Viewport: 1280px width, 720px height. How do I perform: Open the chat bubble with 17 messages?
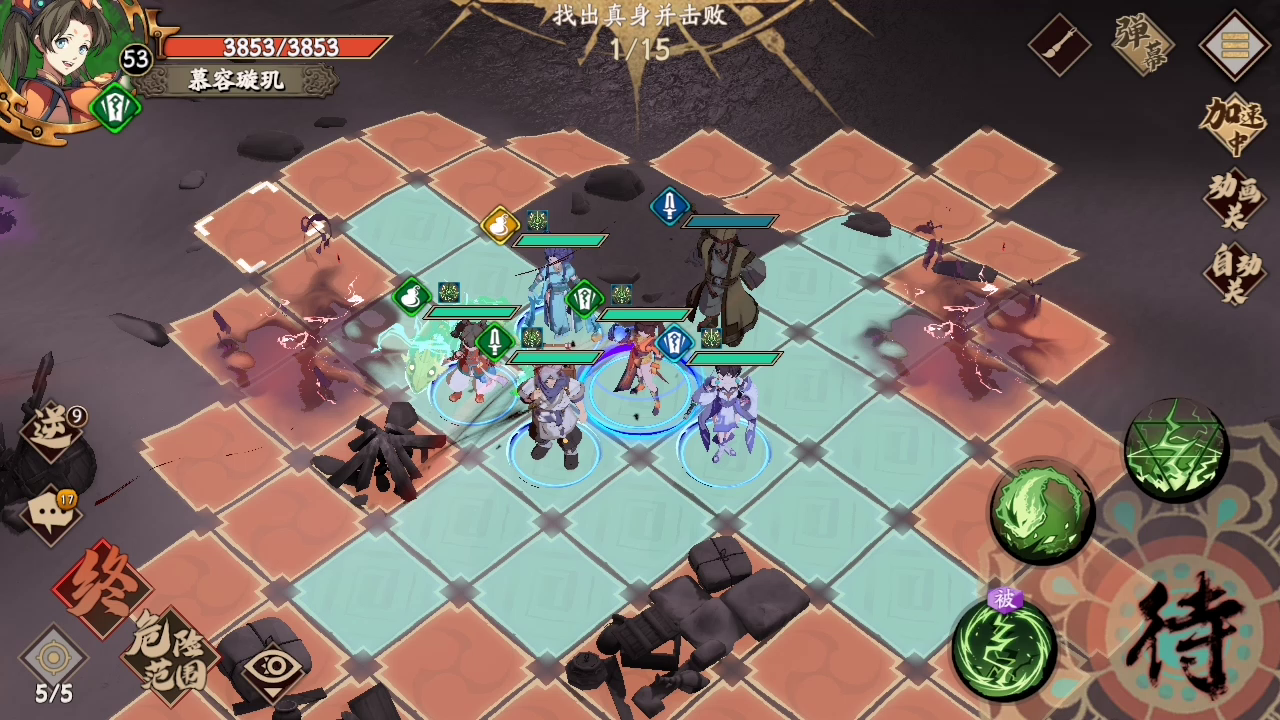[50, 515]
